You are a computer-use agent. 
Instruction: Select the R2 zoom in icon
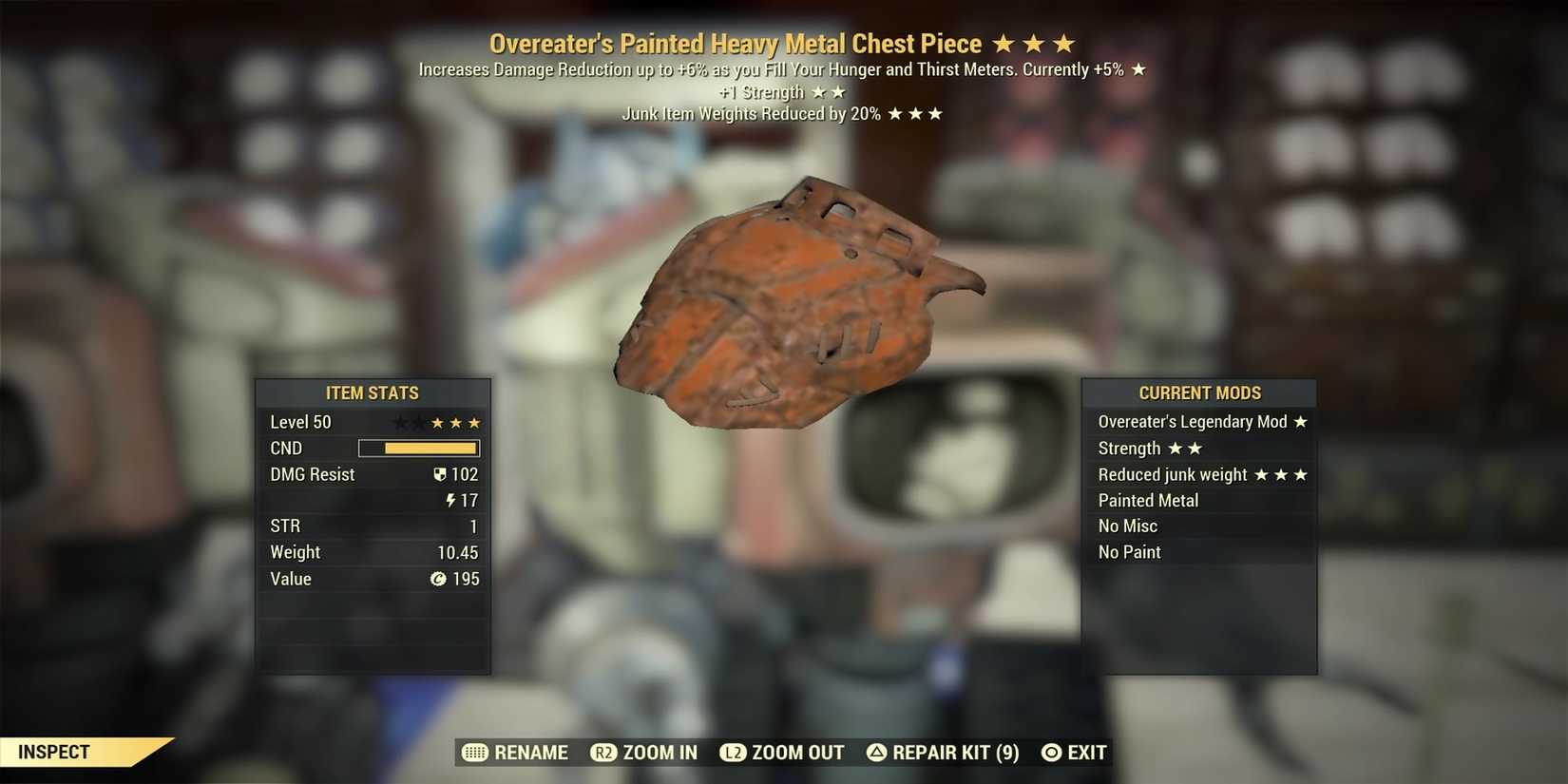pos(603,753)
